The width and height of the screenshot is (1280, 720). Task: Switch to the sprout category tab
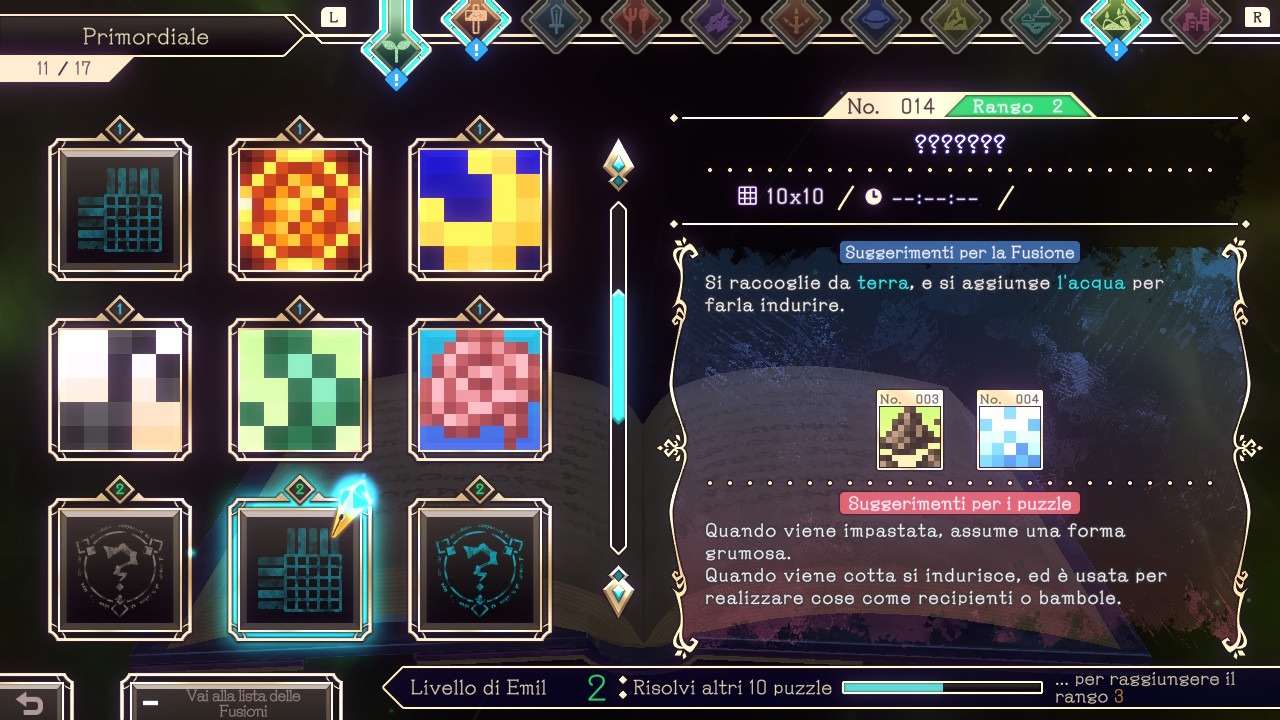click(396, 45)
